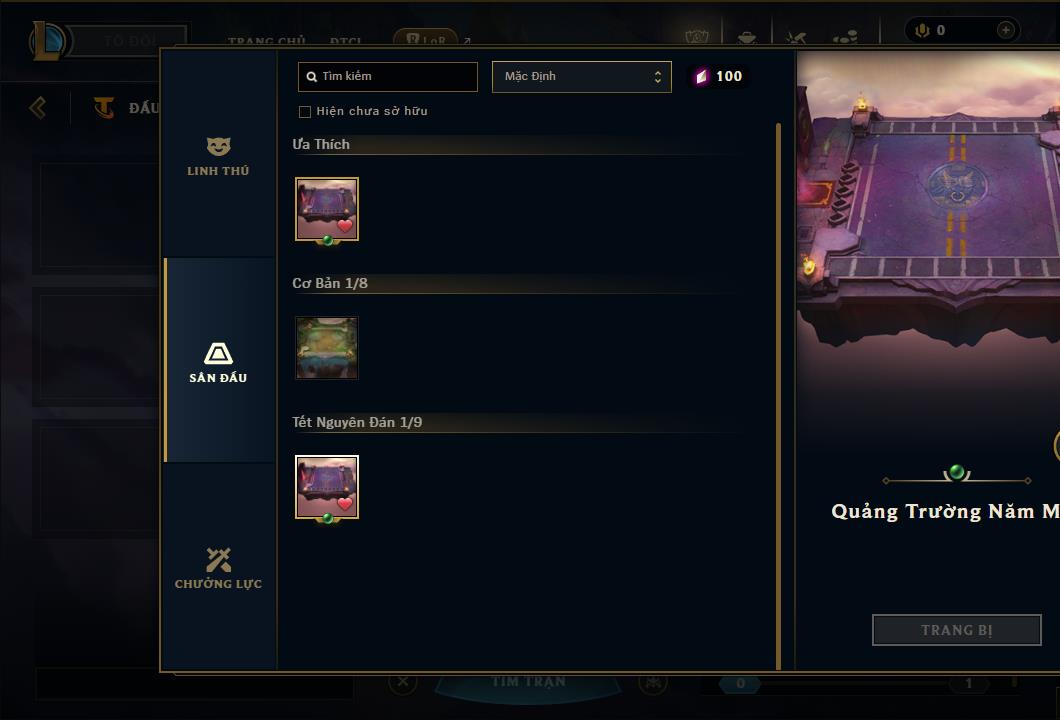1060x720 pixels.
Task: Switch to the Linh Thú tab
Action: tap(218, 157)
